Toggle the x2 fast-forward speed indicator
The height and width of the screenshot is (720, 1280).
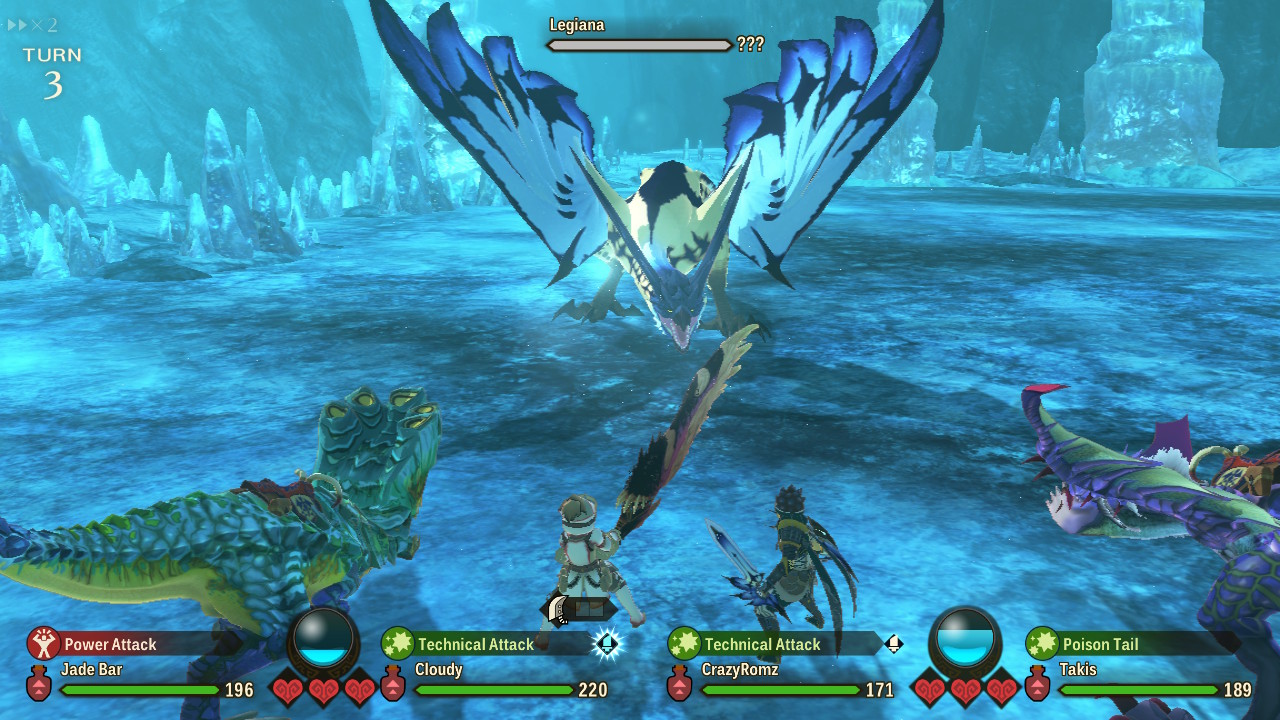(32, 25)
